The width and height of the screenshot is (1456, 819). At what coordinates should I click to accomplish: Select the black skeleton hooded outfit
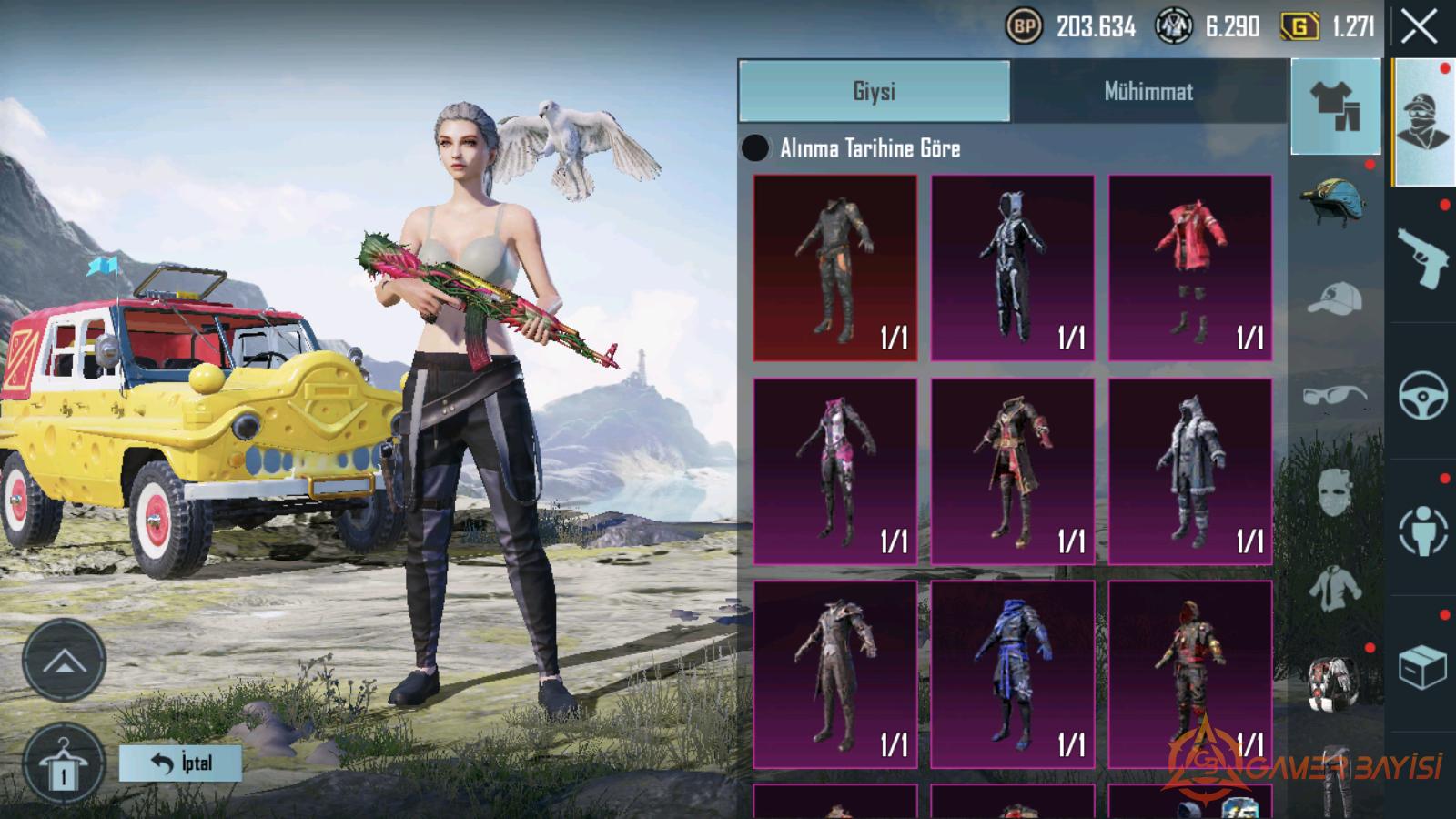point(1012,268)
